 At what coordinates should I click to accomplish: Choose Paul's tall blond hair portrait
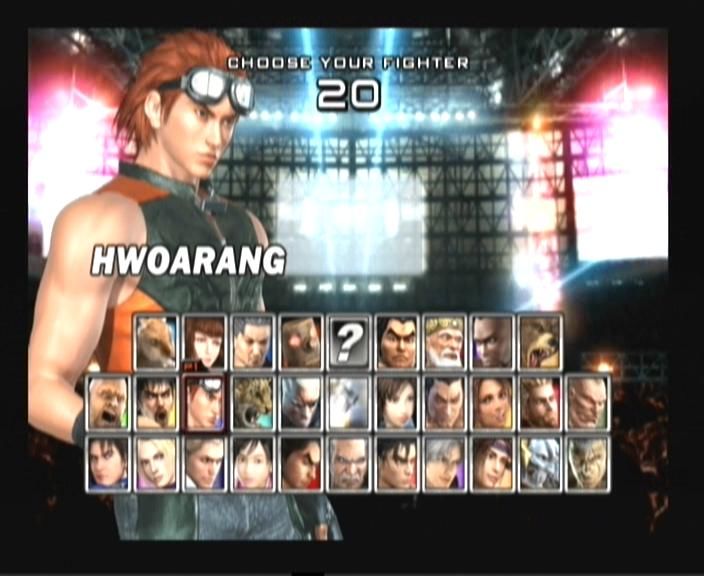[x=540, y=403]
